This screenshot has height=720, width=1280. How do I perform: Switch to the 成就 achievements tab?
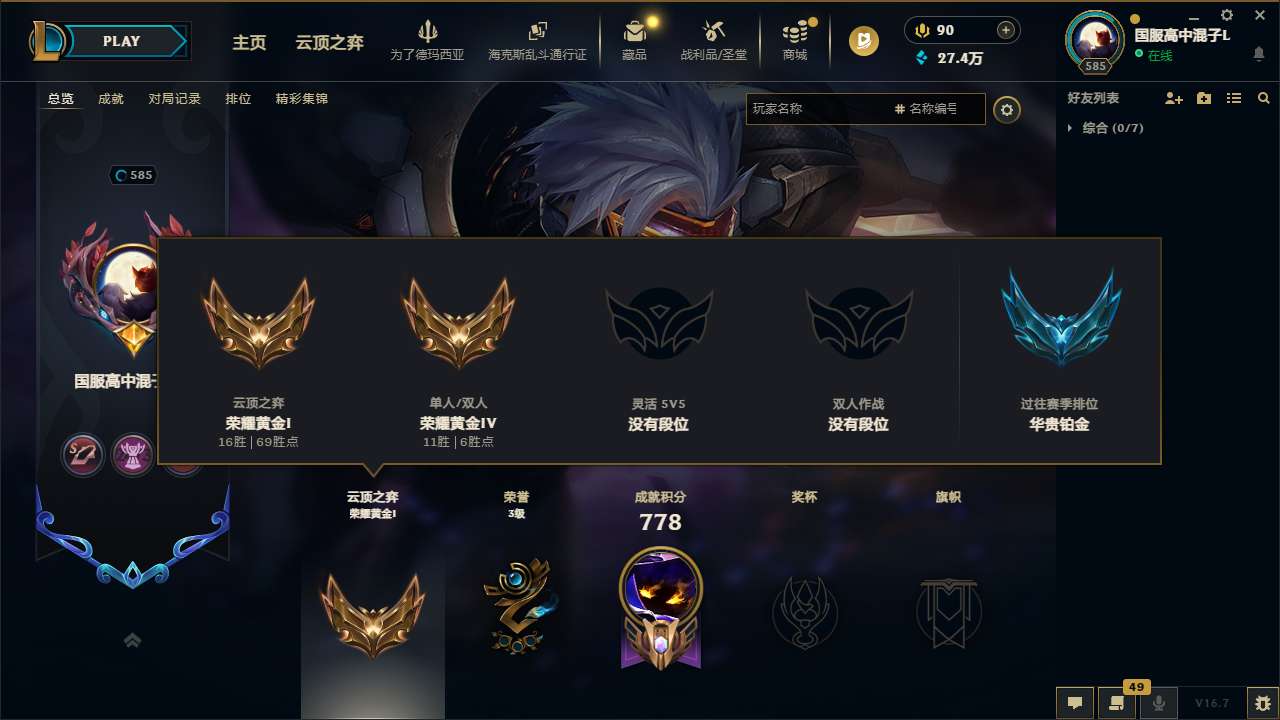pos(110,99)
